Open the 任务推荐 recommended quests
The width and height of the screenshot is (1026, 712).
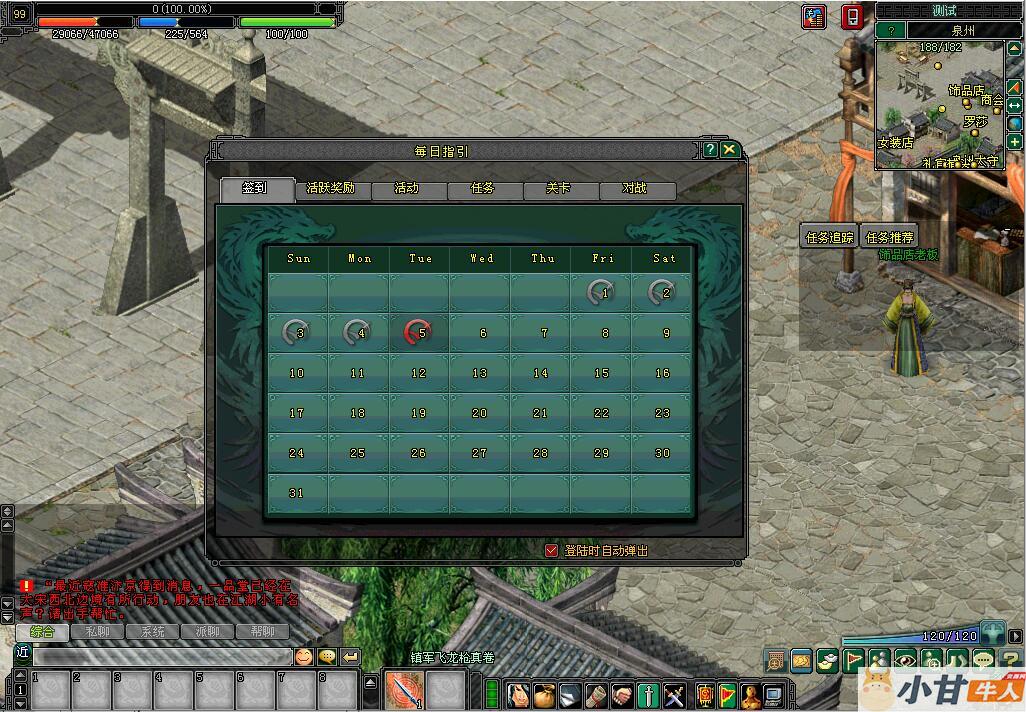pos(889,237)
